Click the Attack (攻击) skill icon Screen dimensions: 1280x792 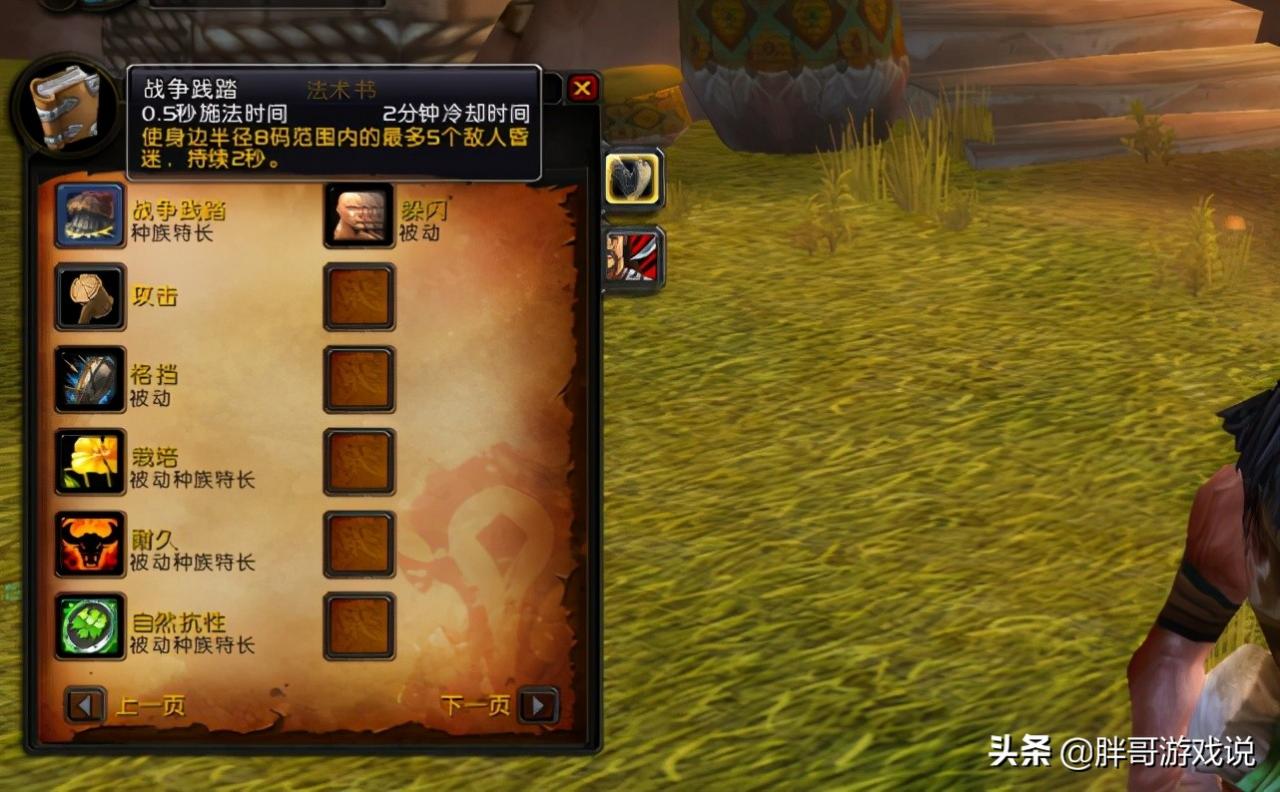[x=90, y=297]
